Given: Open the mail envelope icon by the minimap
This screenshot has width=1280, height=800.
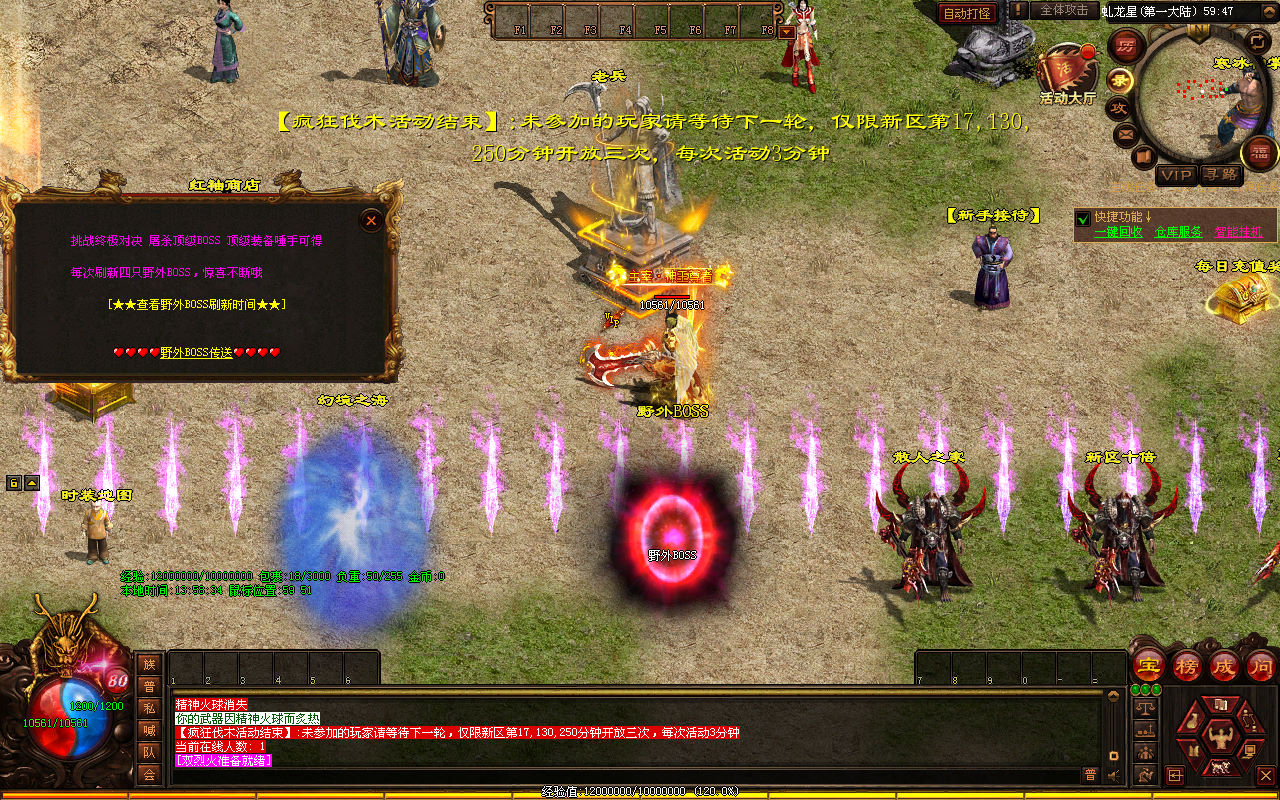Looking at the screenshot, I should click(1126, 134).
